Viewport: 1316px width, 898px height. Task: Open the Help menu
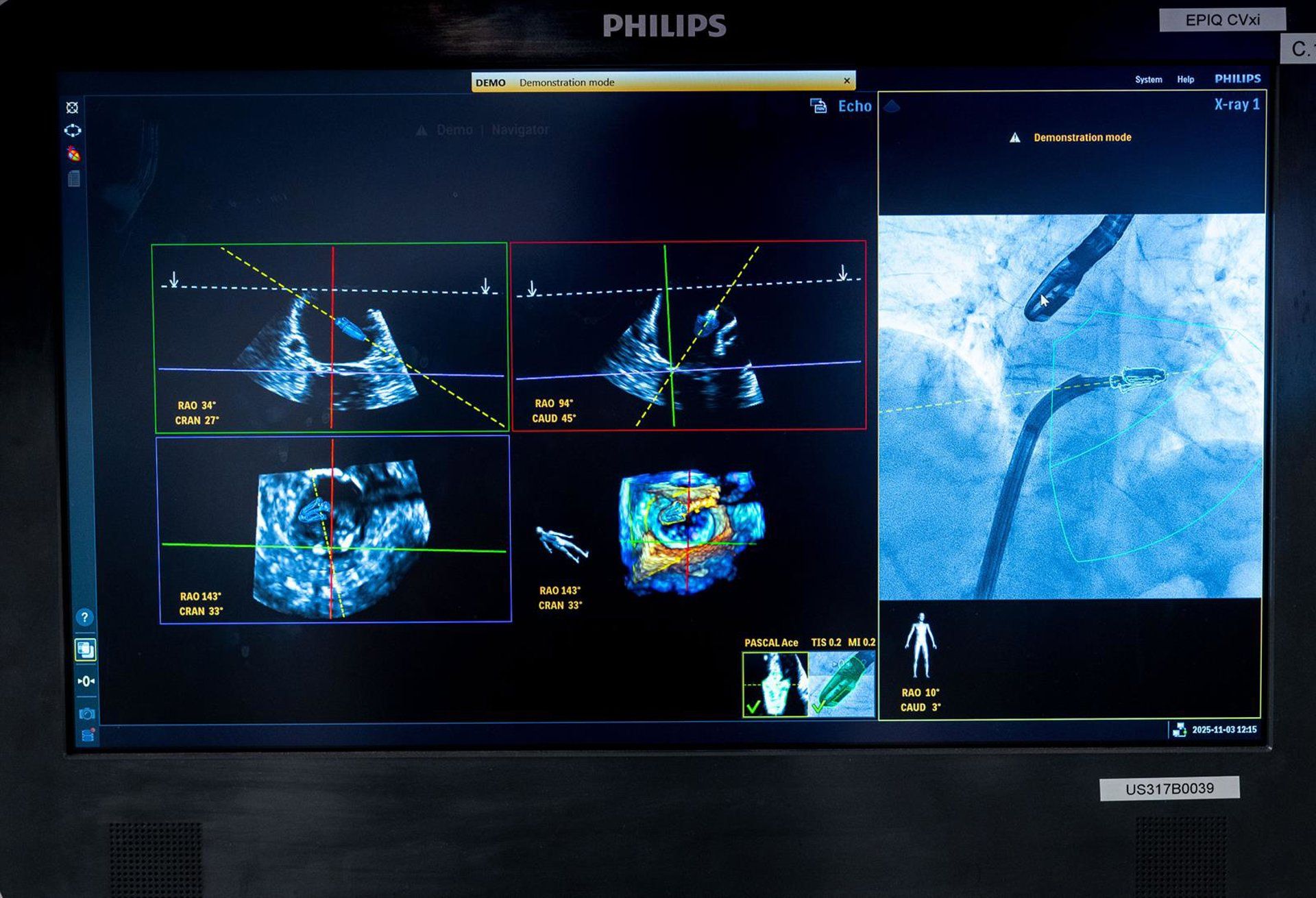tap(1185, 80)
